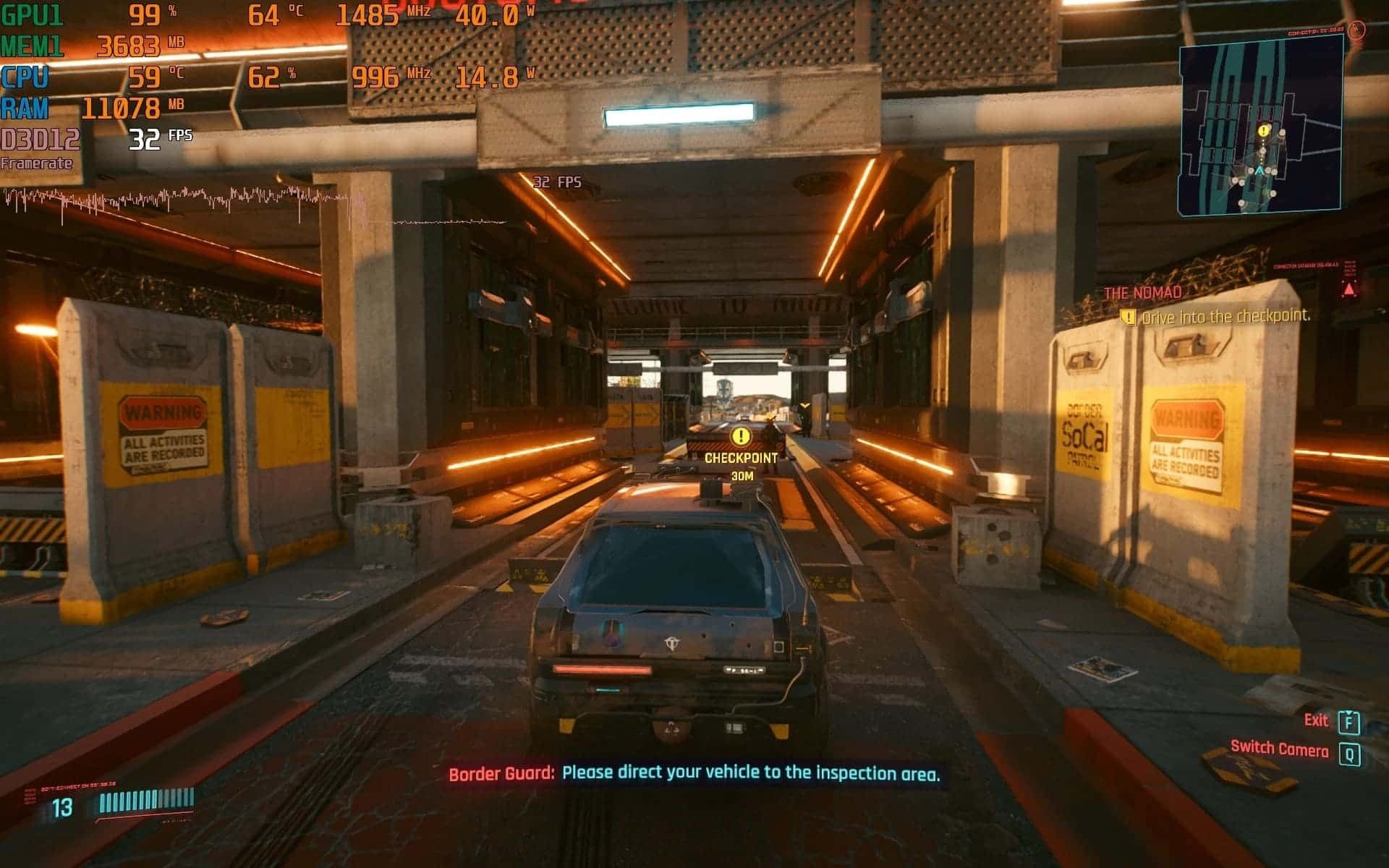Select the Framerate graph overlay

[253, 205]
